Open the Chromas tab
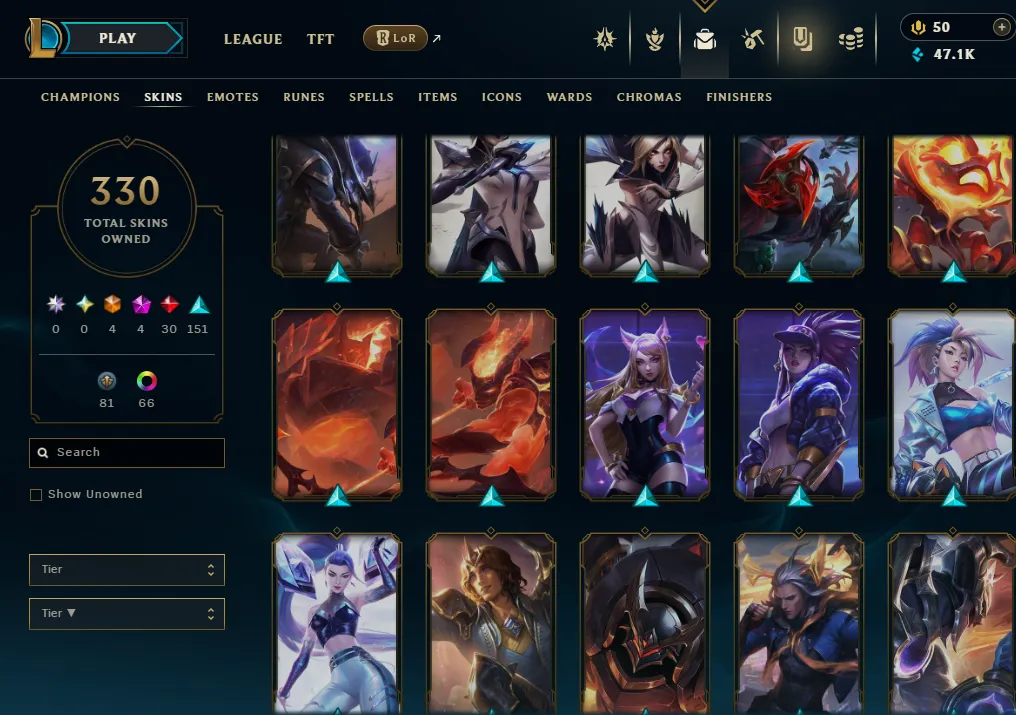1016x715 pixels. [x=649, y=97]
